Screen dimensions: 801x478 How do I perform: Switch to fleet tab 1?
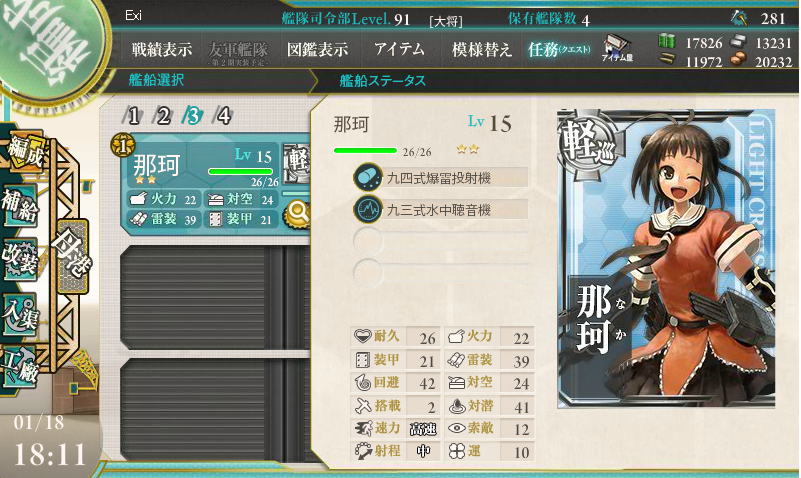click(x=134, y=116)
